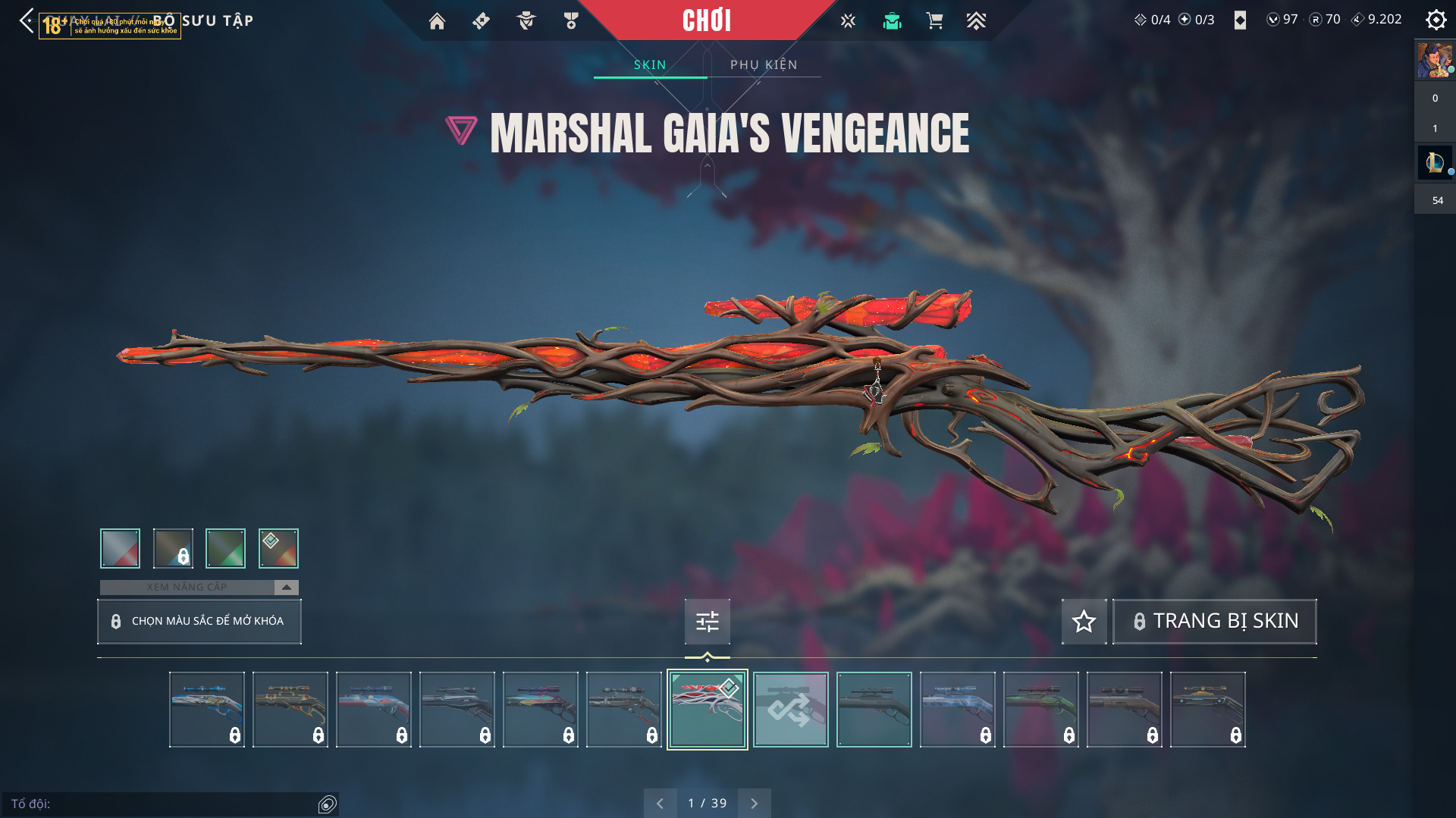This screenshot has width=1456, height=818.
Task: Open the settings gear
Action: 1436,20
